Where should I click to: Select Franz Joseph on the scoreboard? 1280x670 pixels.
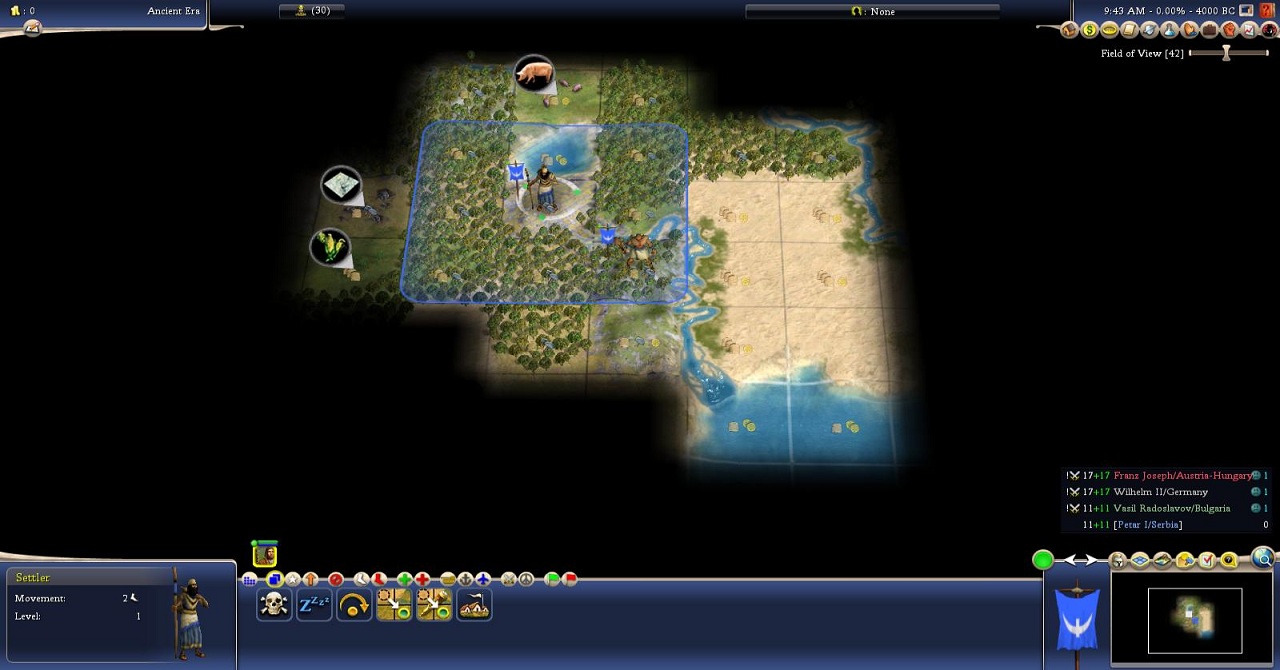(1181, 476)
